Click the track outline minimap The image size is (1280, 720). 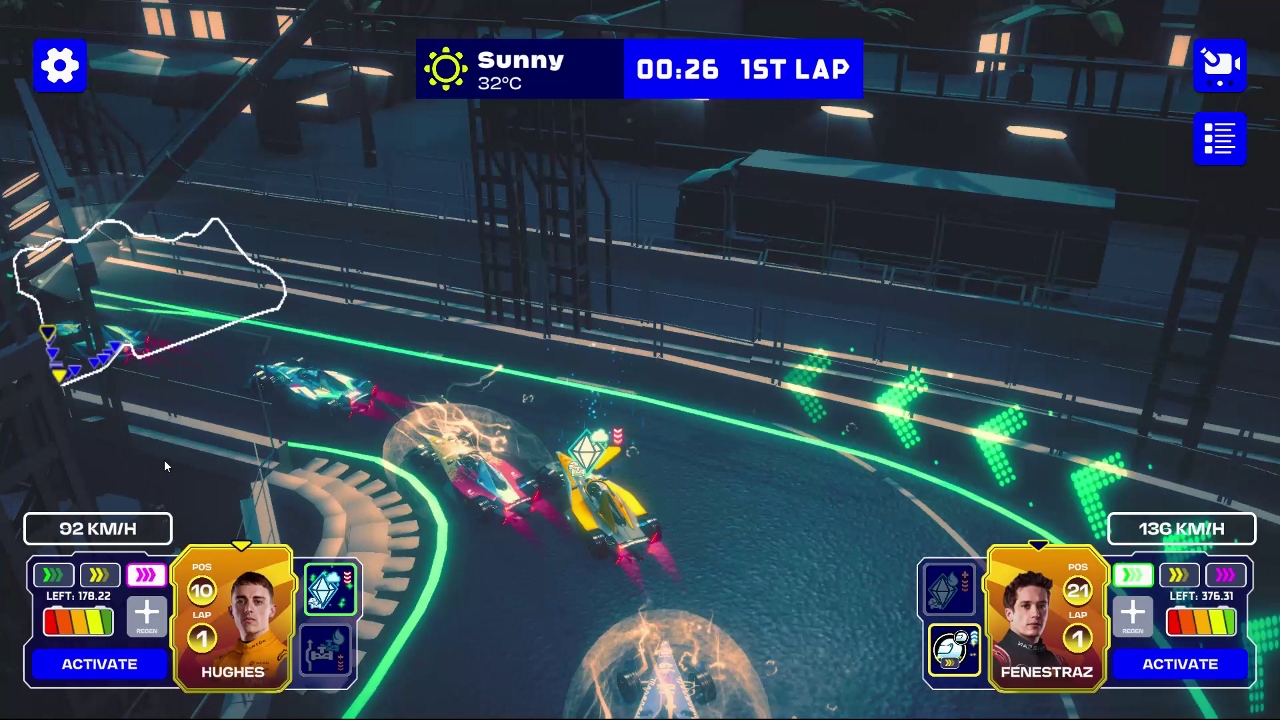pyautogui.click(x=150, y=292)
